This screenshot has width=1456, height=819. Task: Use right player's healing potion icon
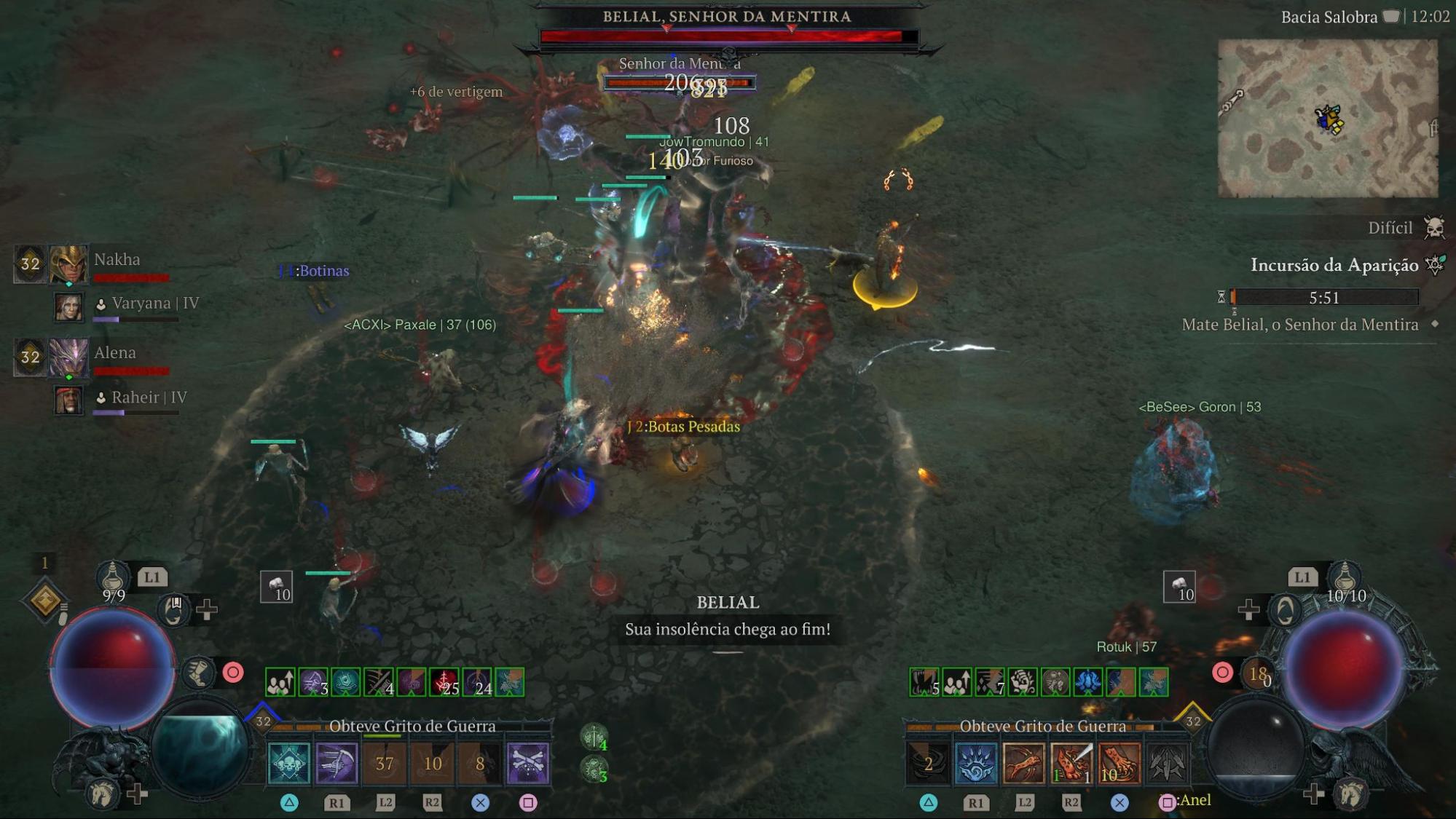1345,577
